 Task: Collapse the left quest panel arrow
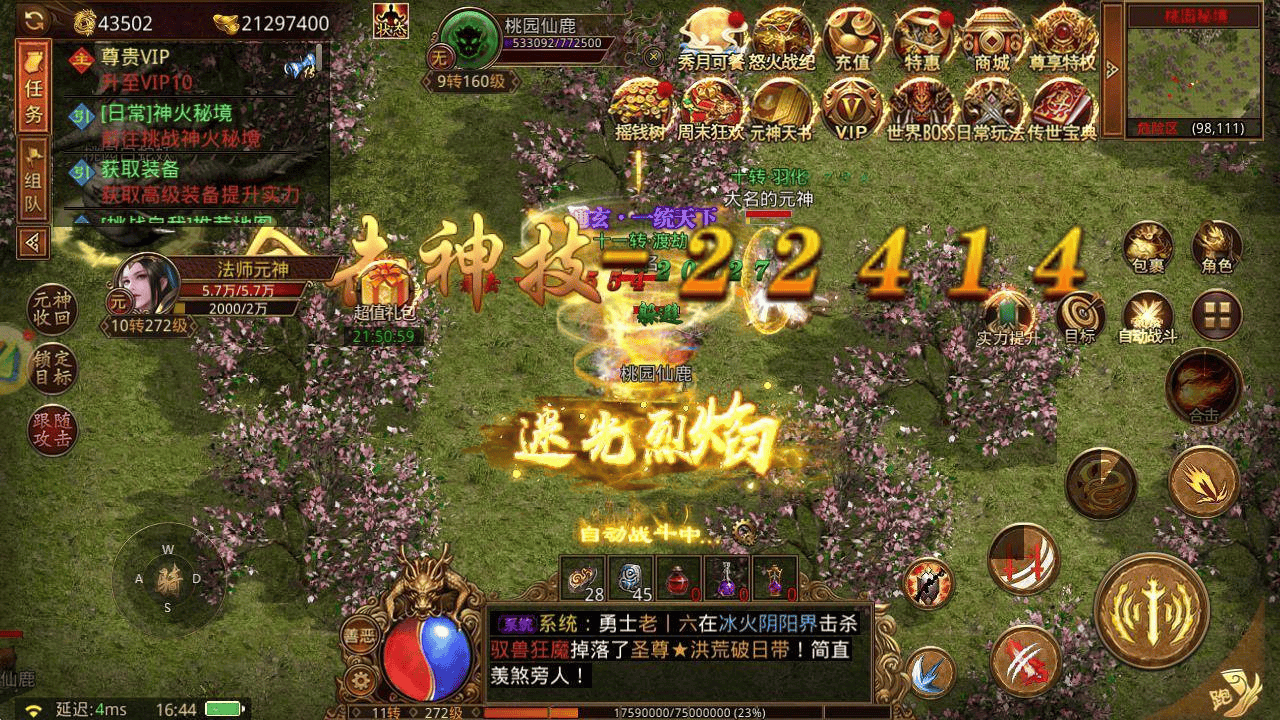32,240
